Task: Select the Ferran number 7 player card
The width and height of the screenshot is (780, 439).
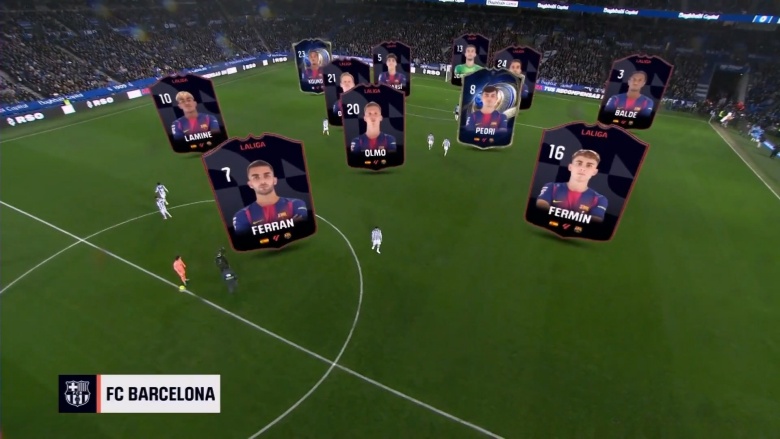Action: point(259,190)
